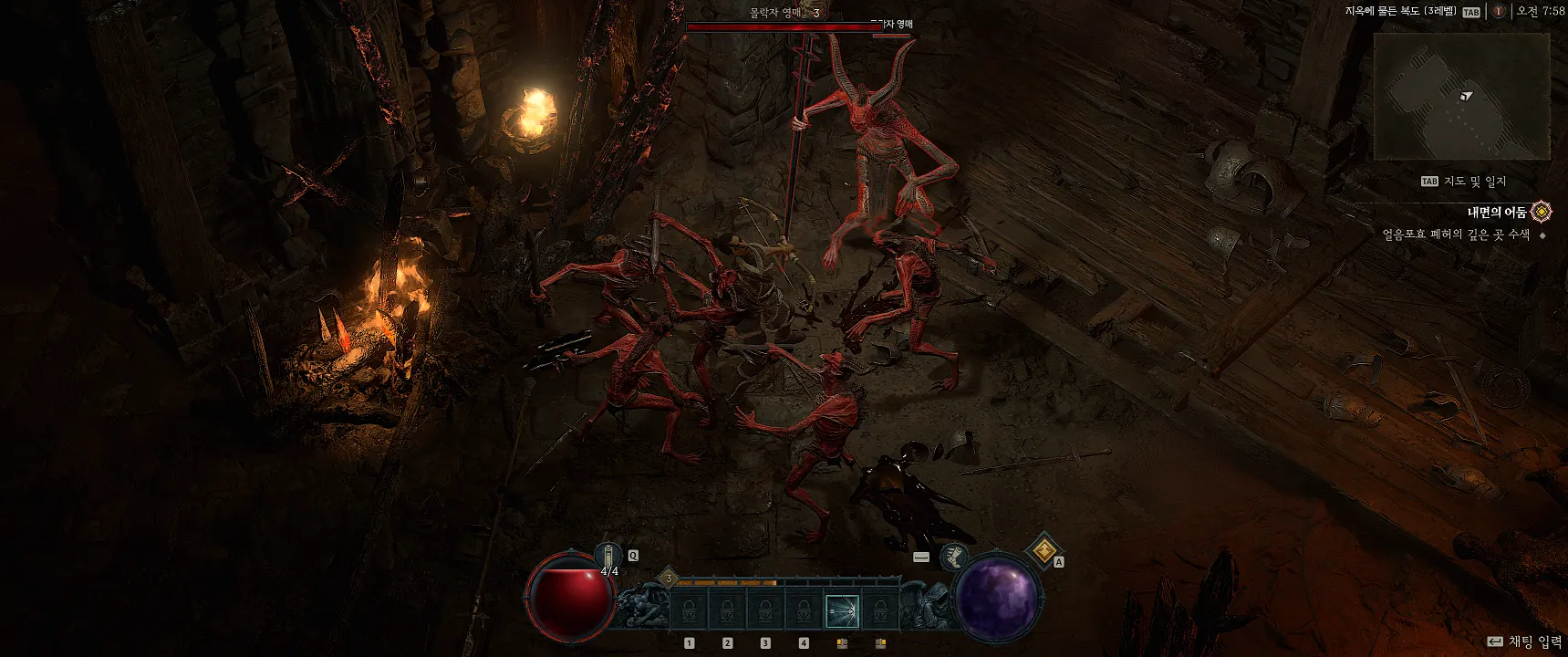Open the gold diamond skill-point icon
The image size is (1568, 657).
tap(1044, 551)
